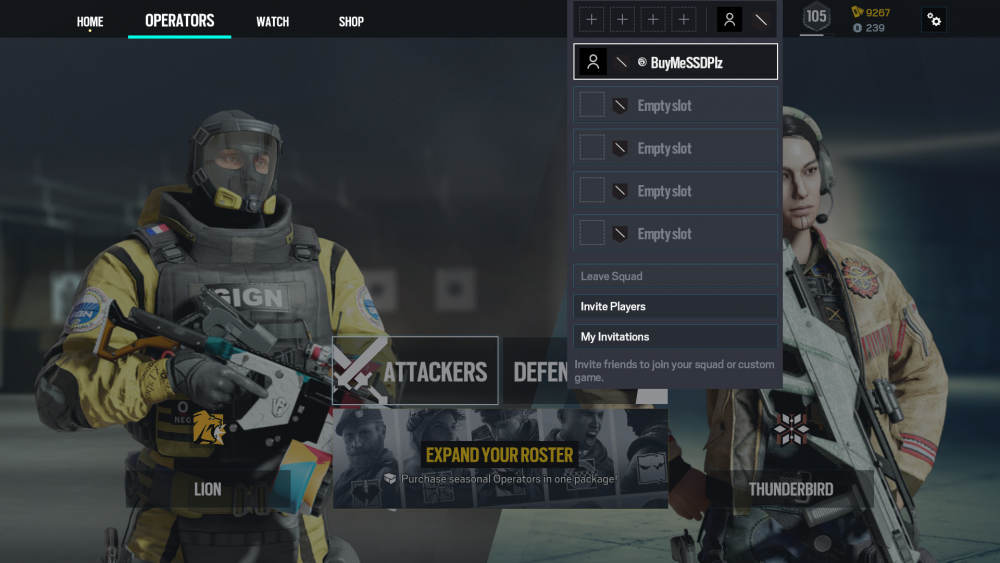Screen dimensions: 1000x563
Task: Choose the Attackers category
Action: [x=416, y=371]
